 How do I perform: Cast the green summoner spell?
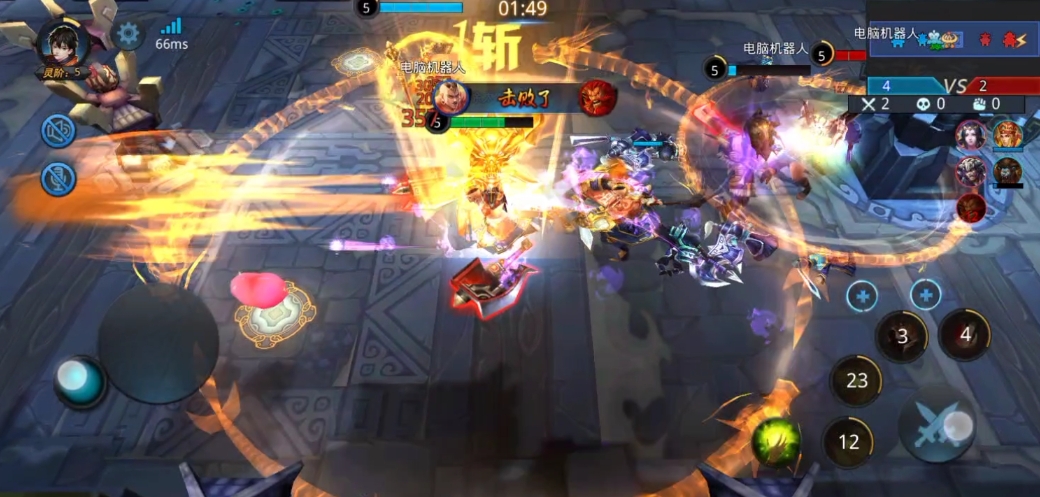[776, 438]
